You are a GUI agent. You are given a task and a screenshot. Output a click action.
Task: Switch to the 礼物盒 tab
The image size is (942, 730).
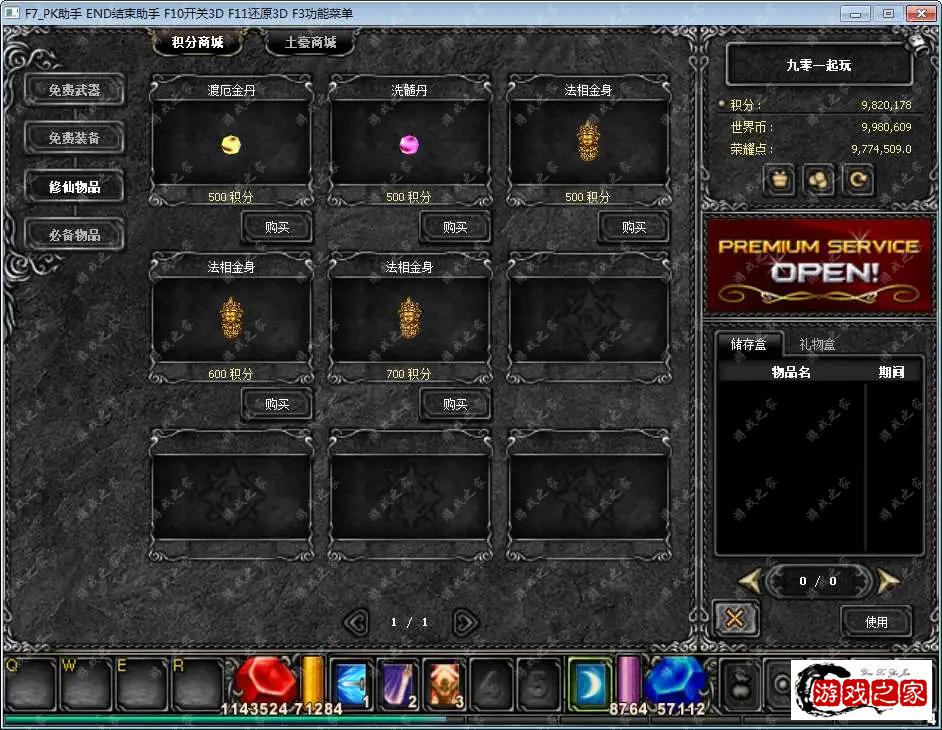click(816, 344)
